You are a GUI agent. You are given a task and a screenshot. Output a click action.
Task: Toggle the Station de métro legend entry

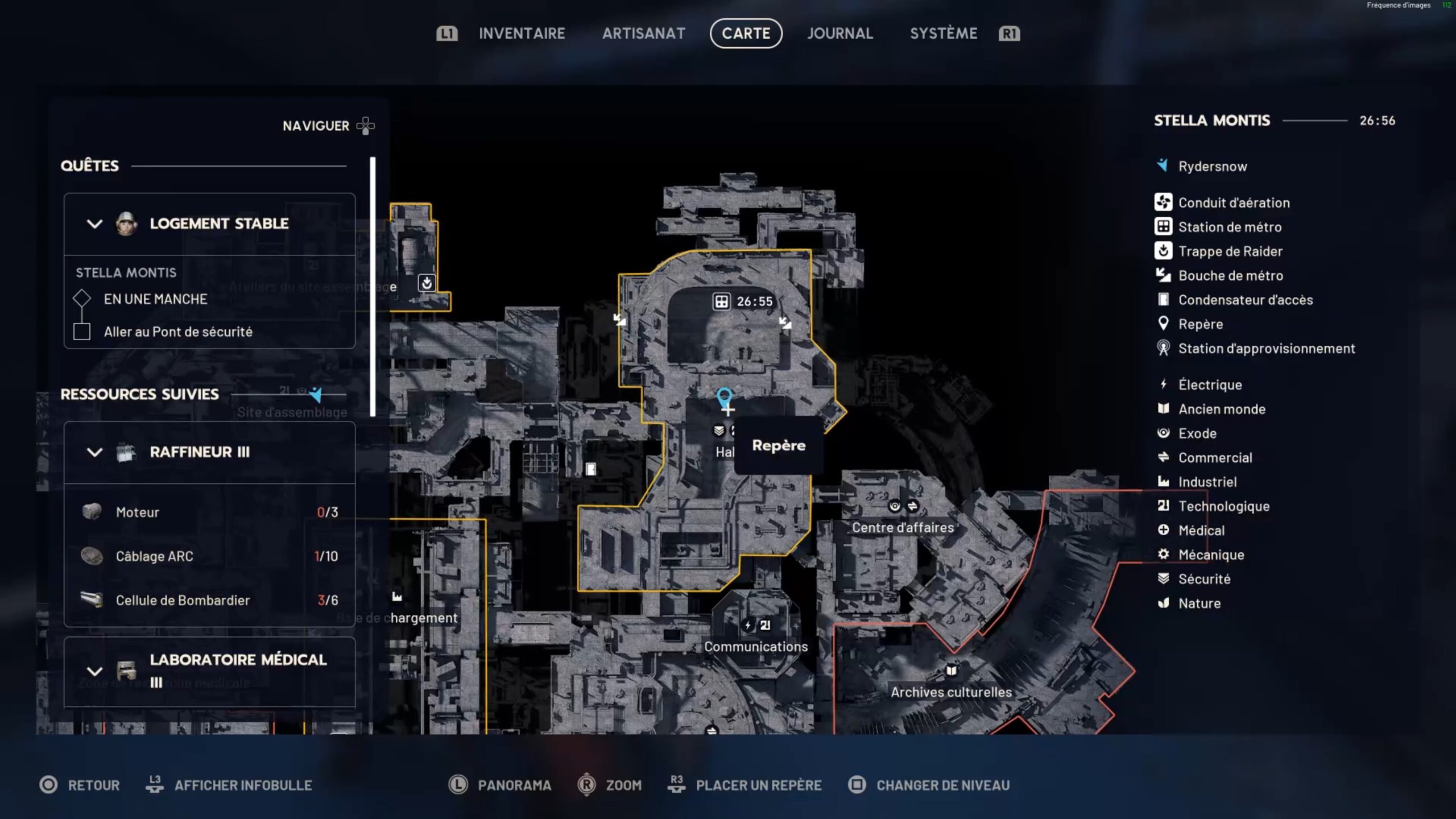click(x=1229, y=227)
